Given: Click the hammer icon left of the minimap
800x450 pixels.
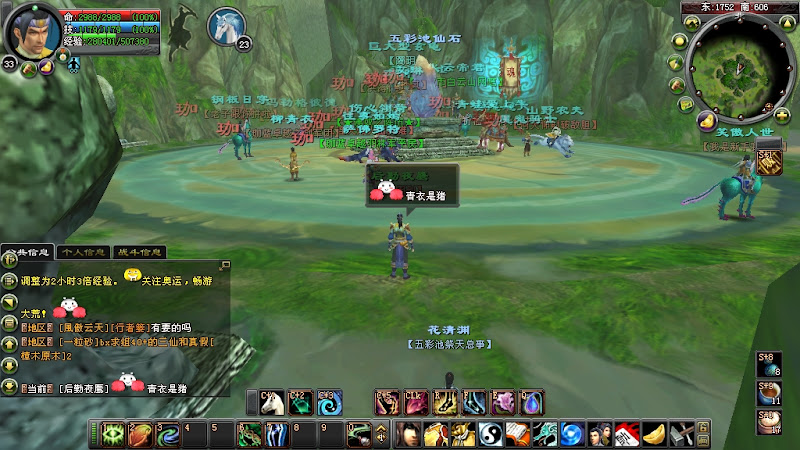Looking at the screenshot, I should coord(679,85).
